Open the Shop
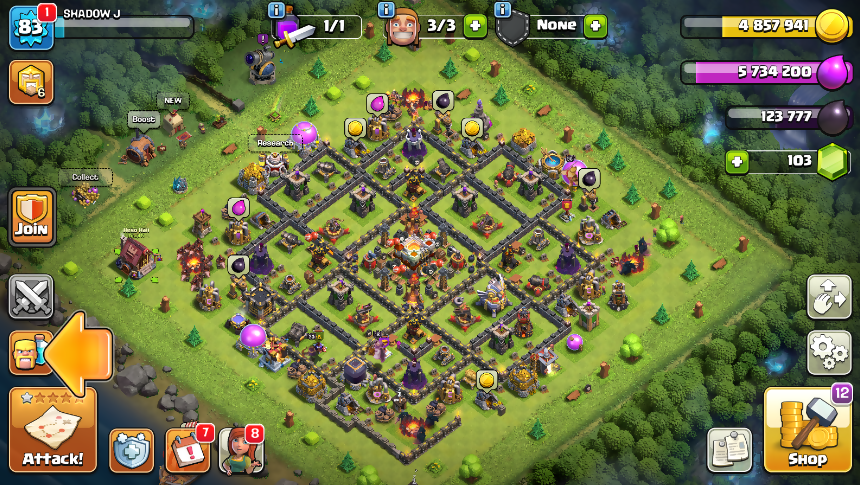Image resolution: width=860 pixels, height=485 pixels. tap(806, 430)
